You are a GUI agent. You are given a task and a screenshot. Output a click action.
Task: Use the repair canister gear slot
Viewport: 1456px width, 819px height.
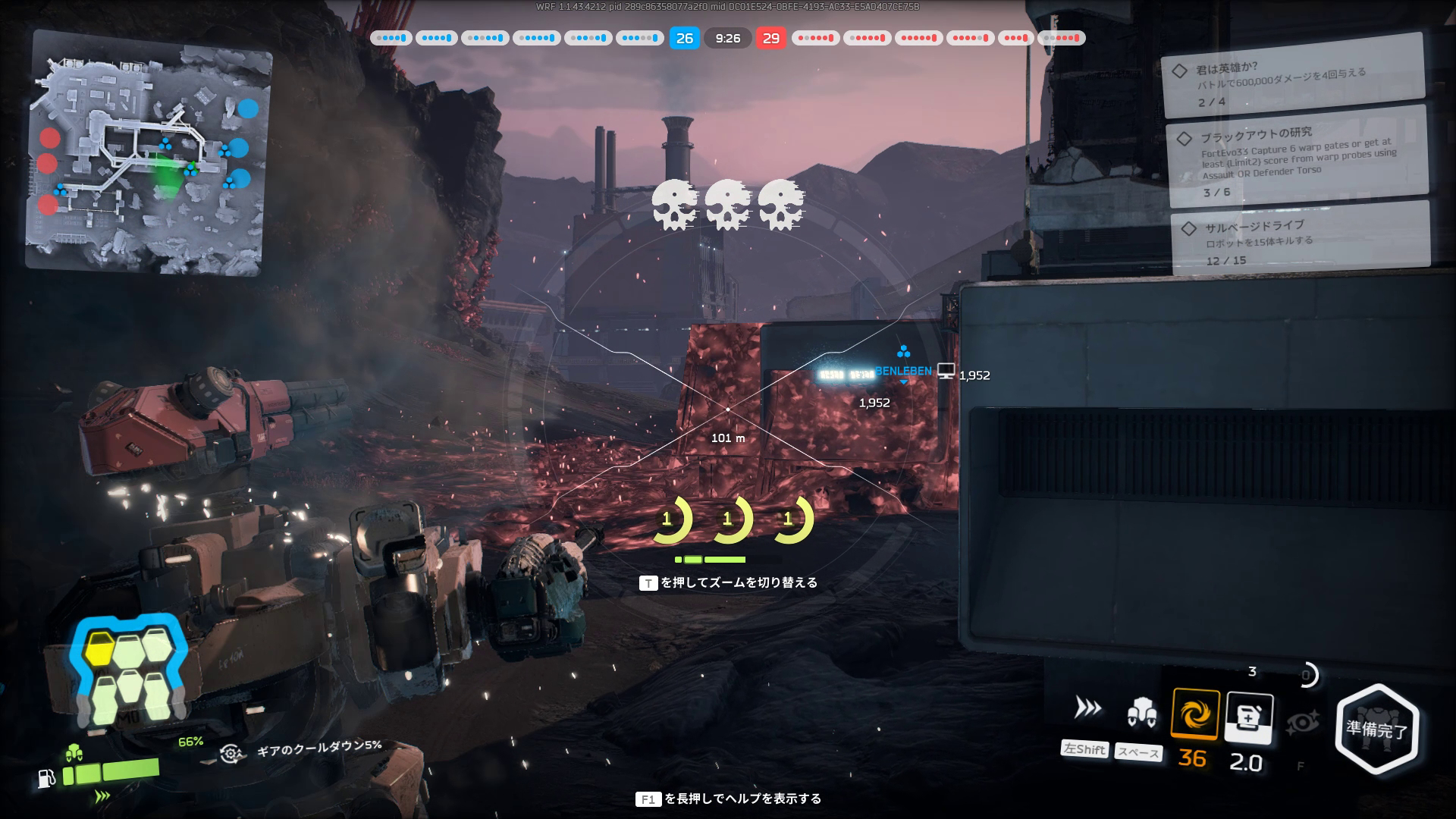(1248, 717)
